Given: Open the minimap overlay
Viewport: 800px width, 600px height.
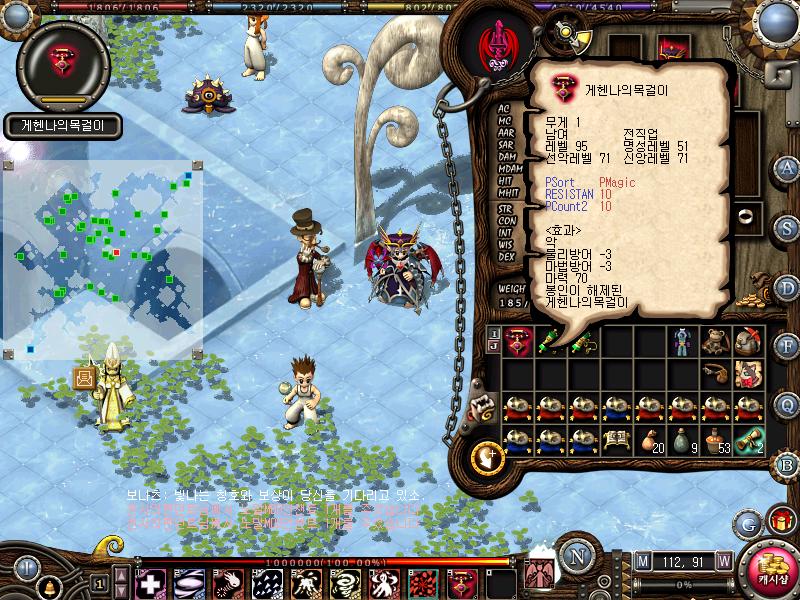Looking at the screenshot, I should click(103, 258).
